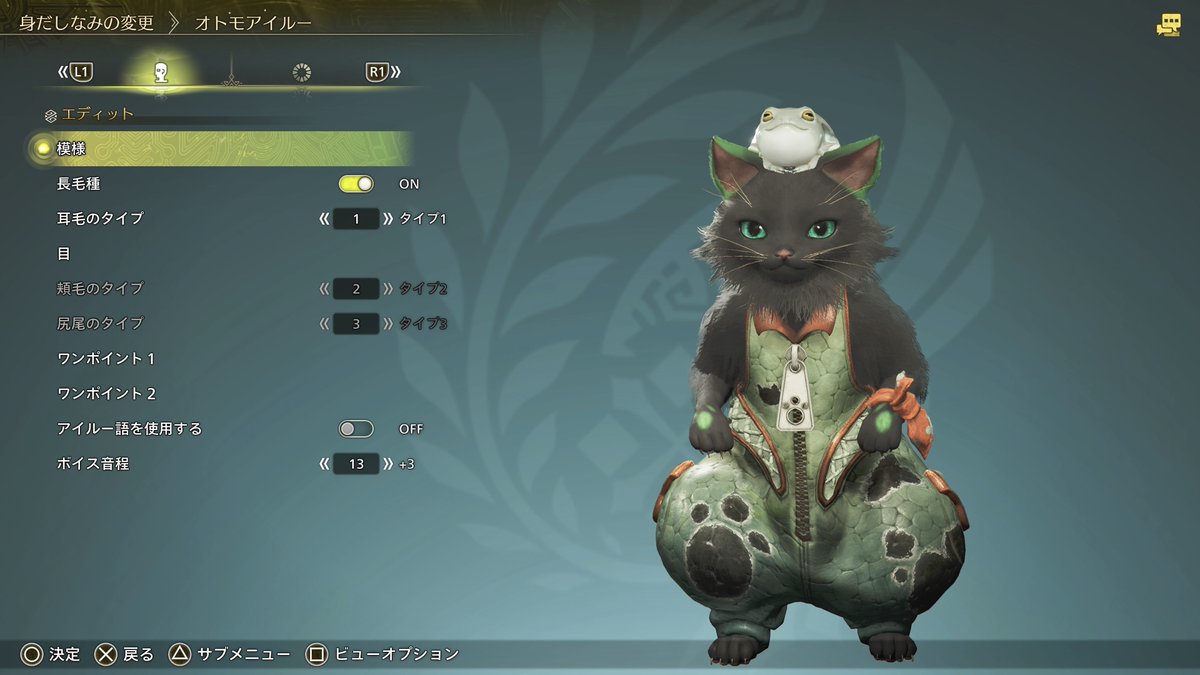
Task: Toggle アイルー語を使用する switch
Action: pos(356,429)
